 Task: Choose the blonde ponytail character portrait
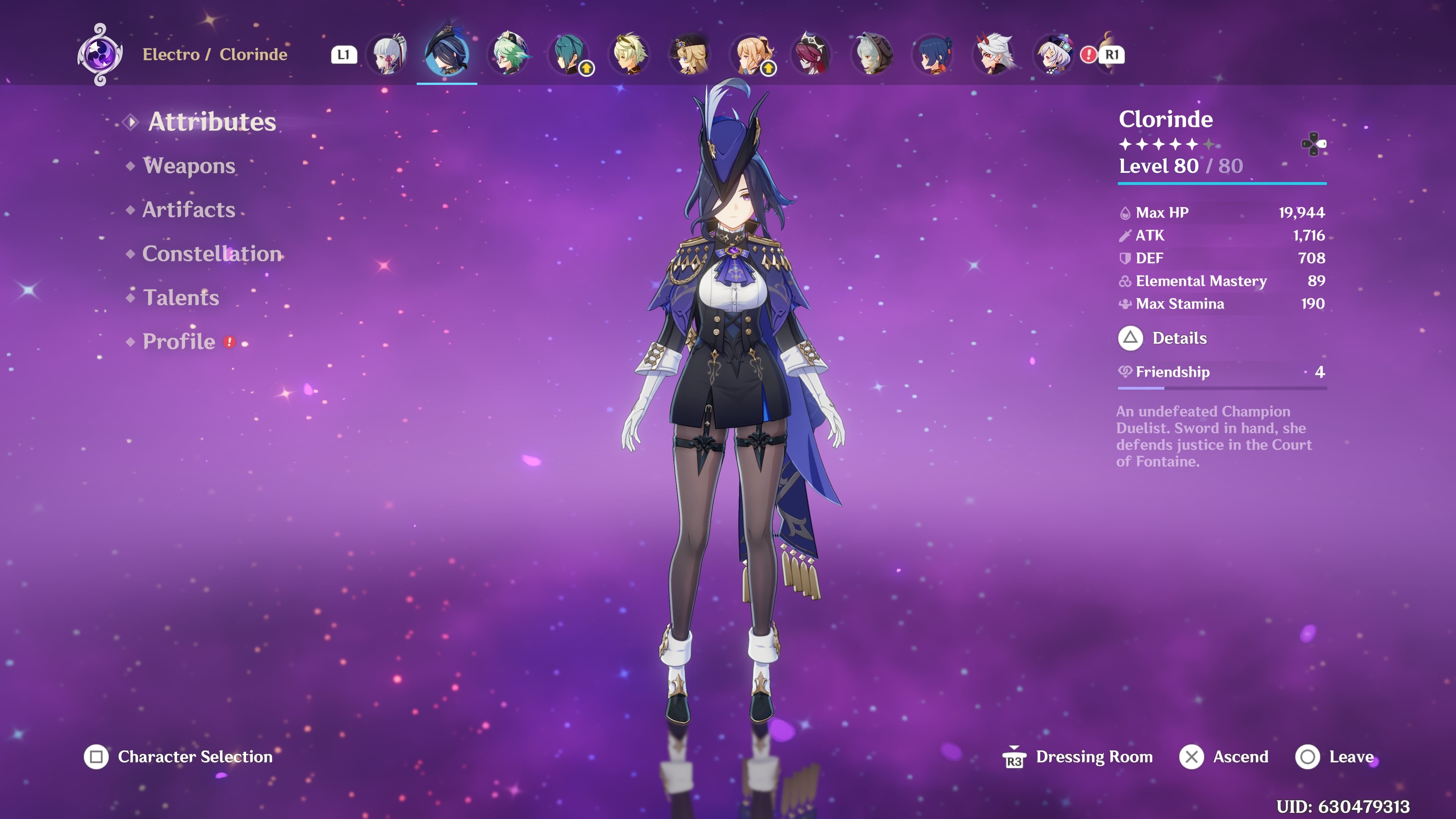[x=751, y=55]
